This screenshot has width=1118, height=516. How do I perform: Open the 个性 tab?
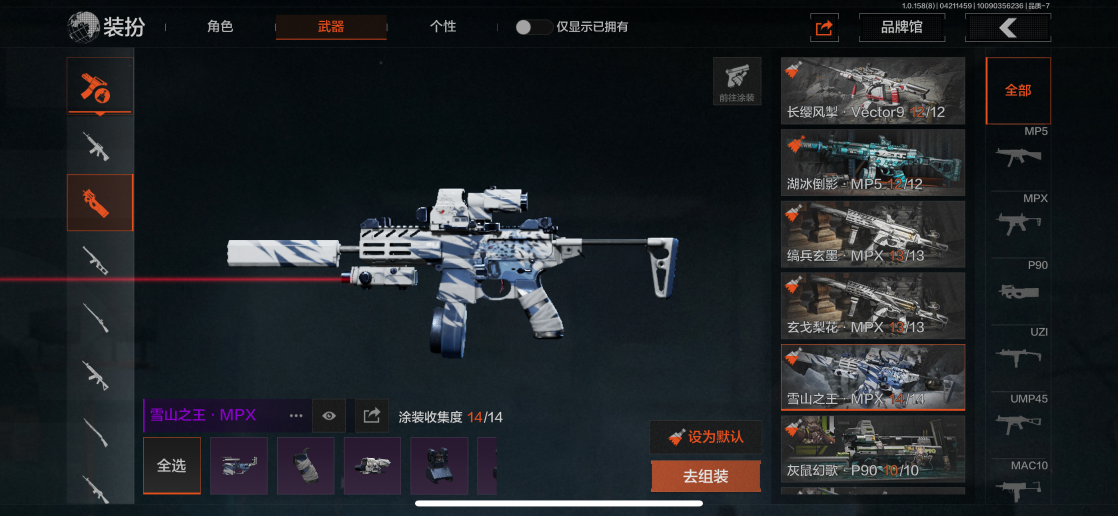coord(443,27)
